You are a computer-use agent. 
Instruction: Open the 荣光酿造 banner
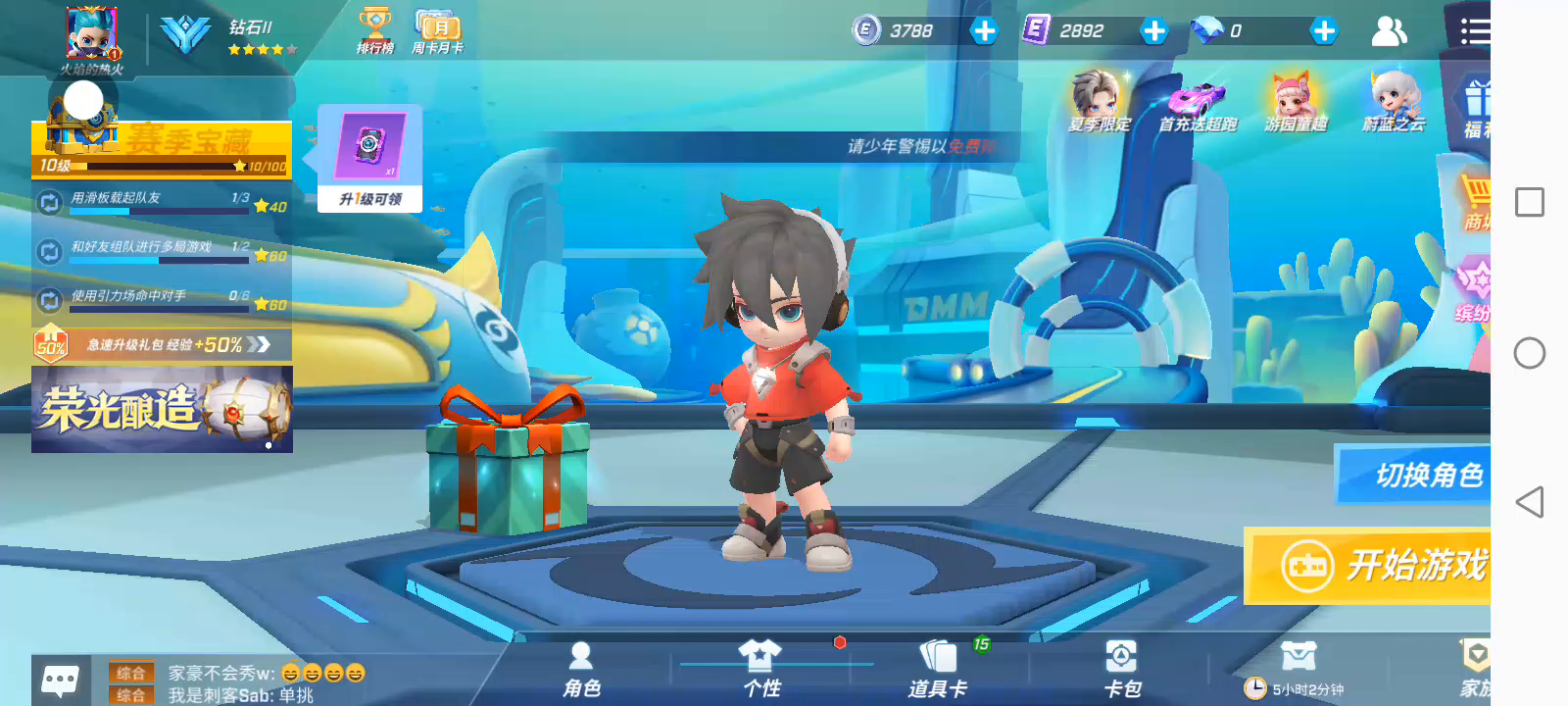pos(162,409)
